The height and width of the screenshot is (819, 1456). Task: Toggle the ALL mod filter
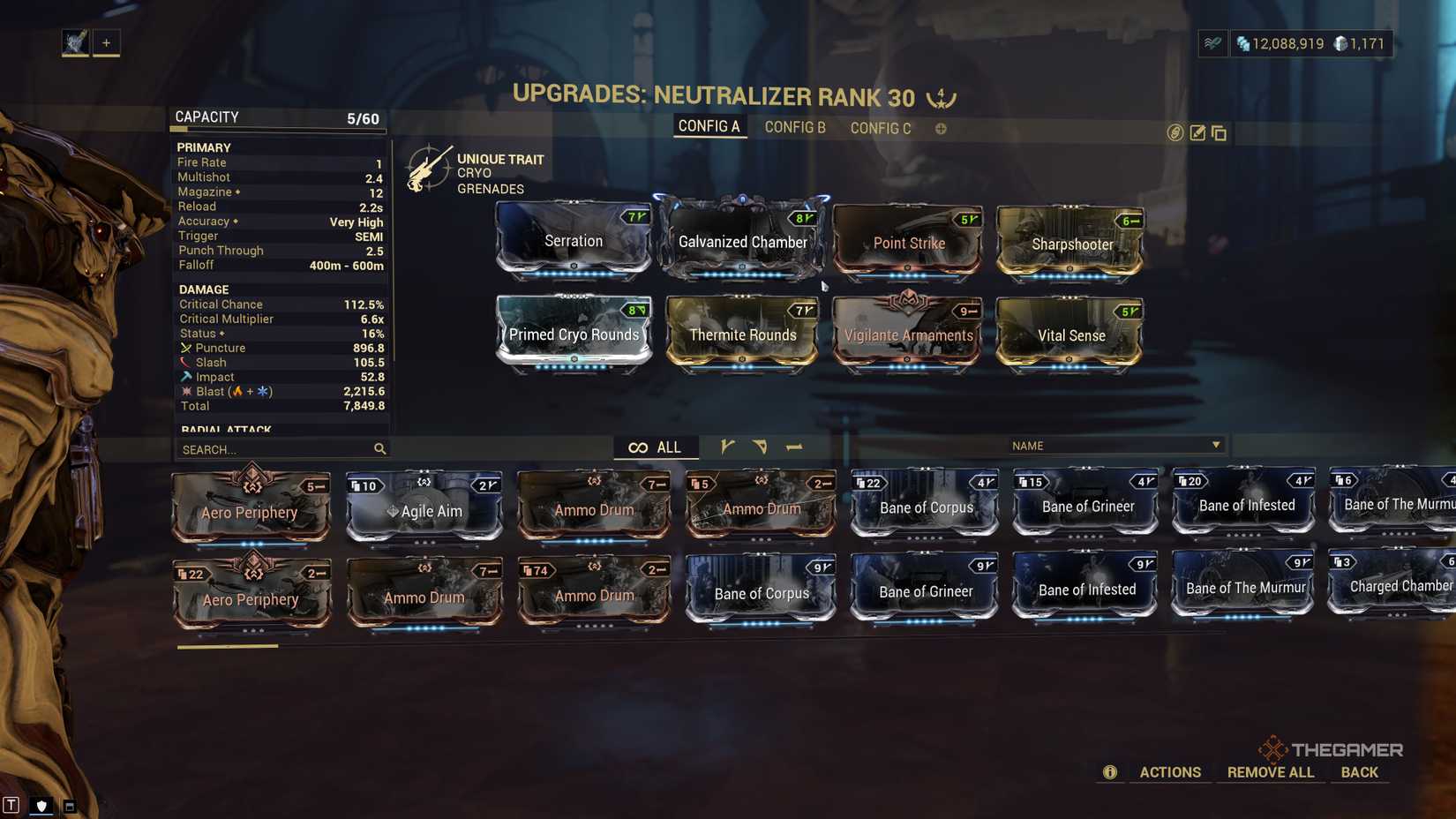point(656,447)
